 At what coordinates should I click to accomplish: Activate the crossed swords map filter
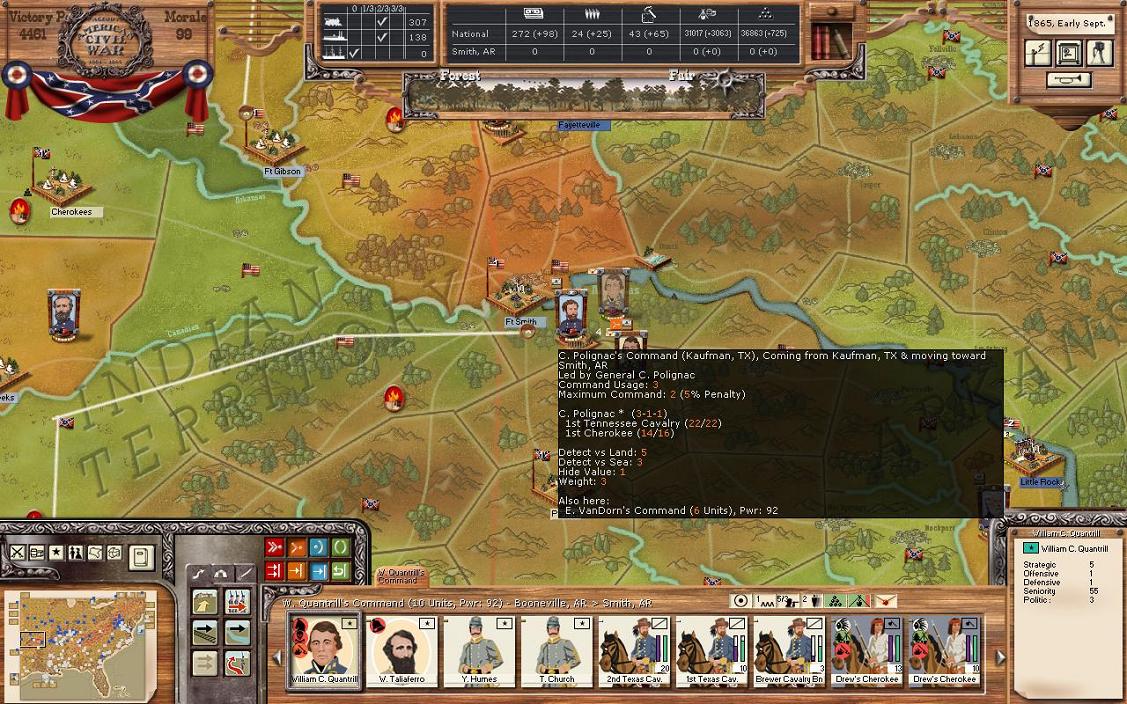pos(17,553)
